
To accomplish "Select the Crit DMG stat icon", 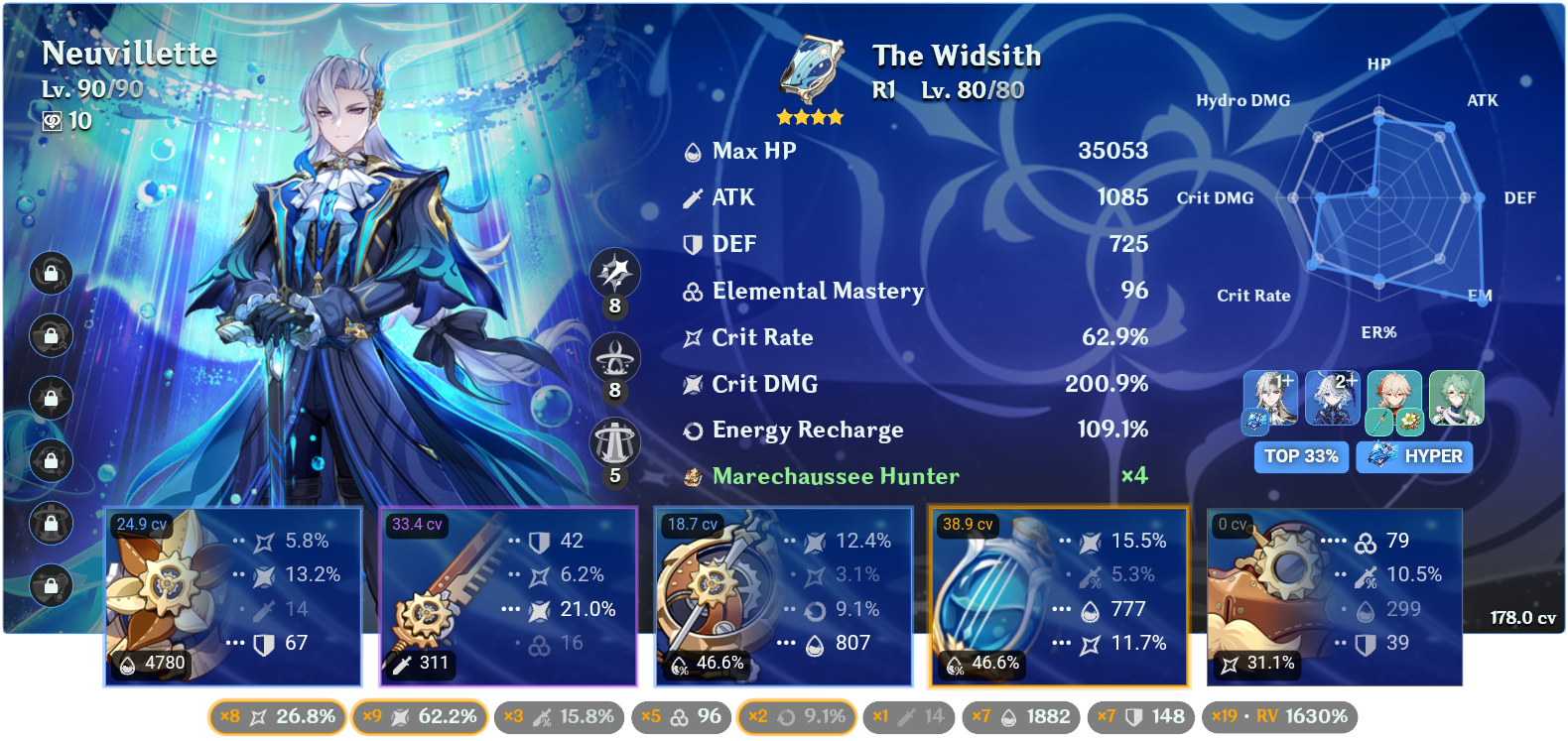I will 692,384.
